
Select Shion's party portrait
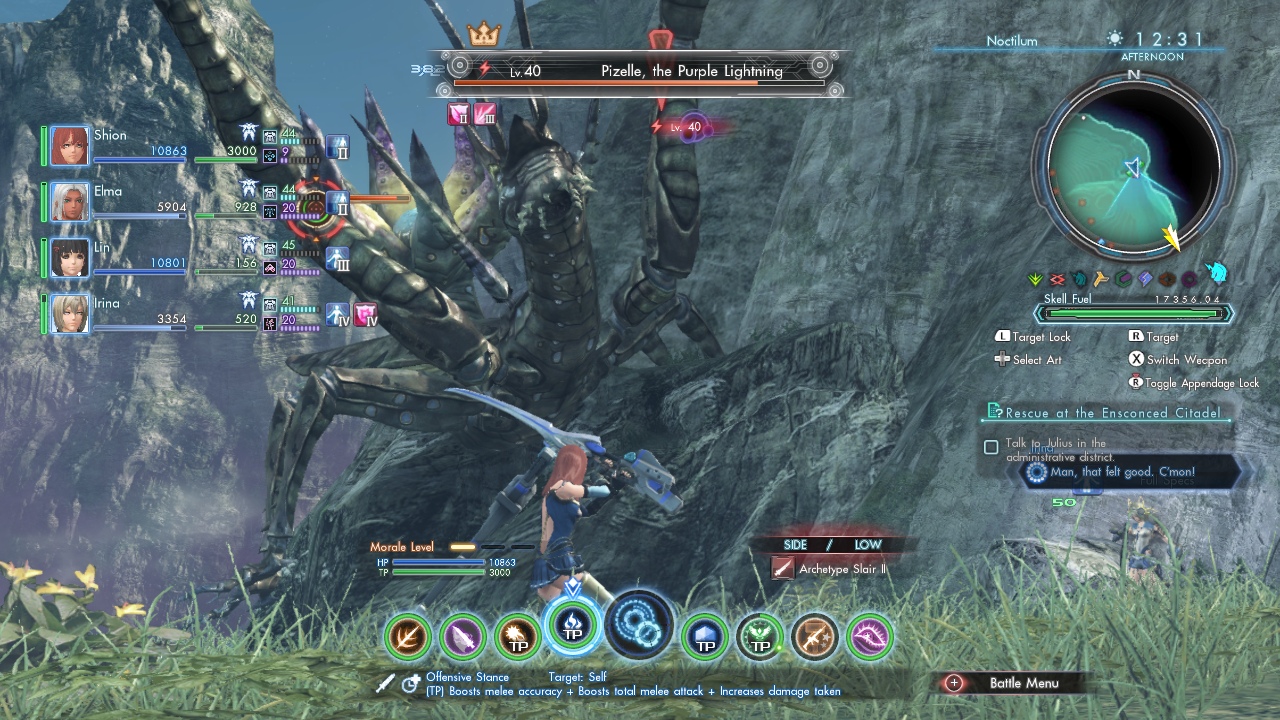[x=70, y=146]
